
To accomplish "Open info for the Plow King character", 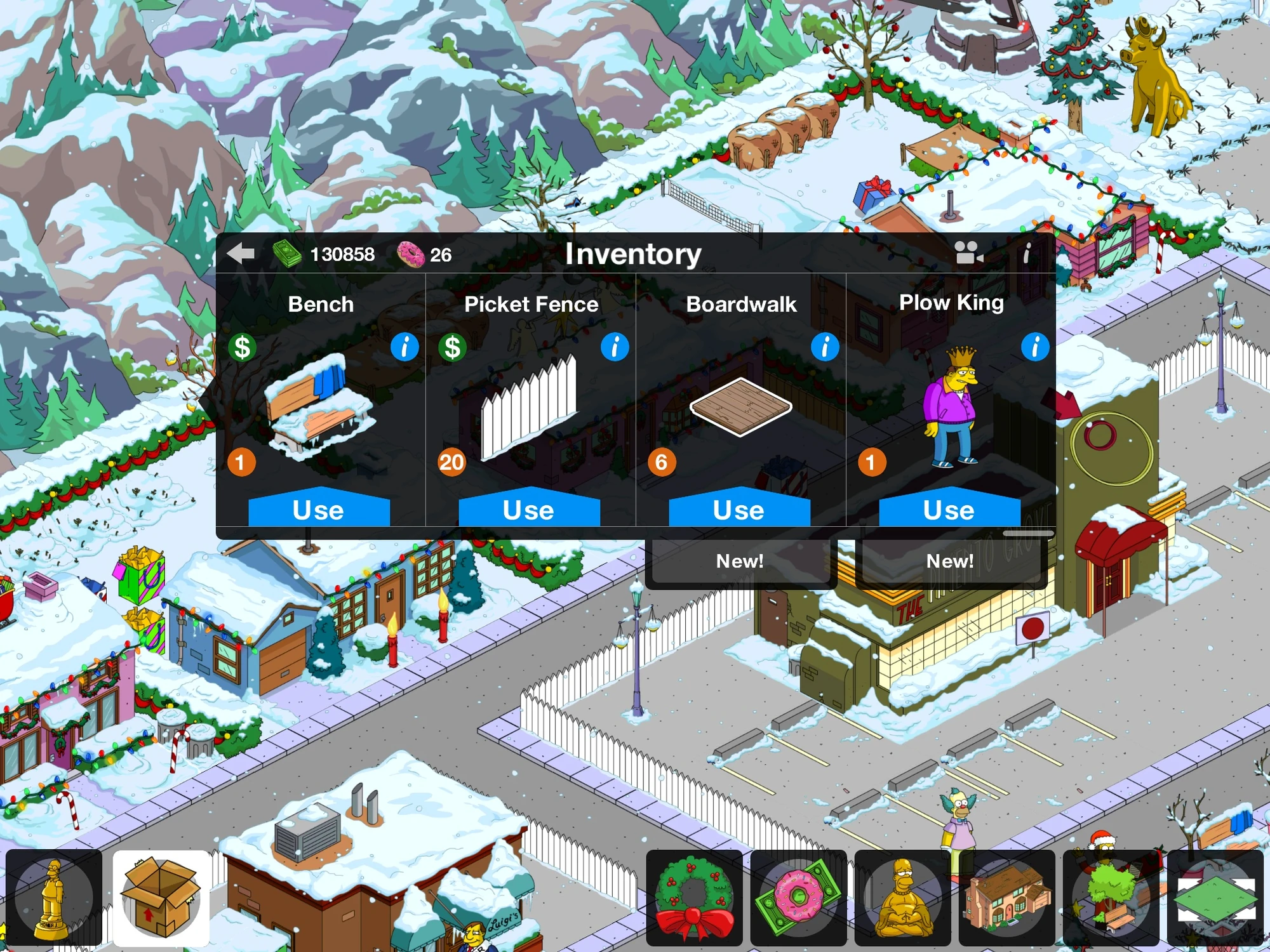I will 1035,346.
